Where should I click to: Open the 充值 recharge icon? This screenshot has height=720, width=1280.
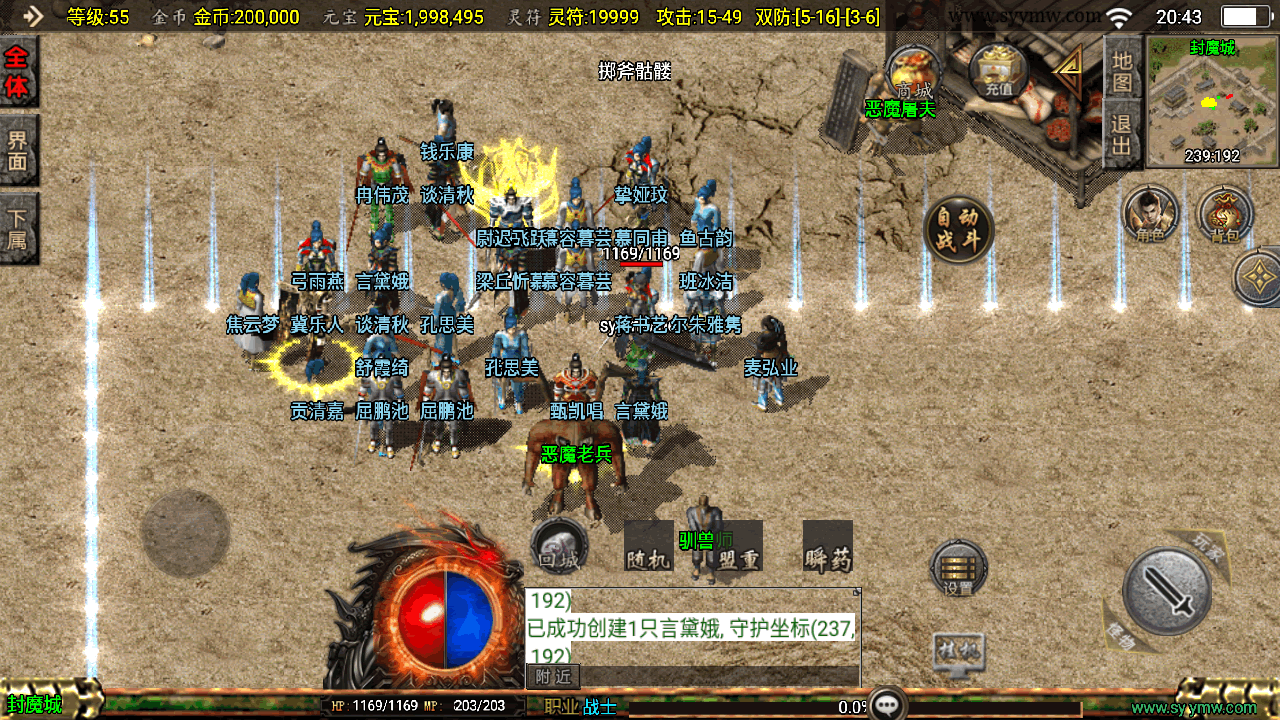(998, 72)
